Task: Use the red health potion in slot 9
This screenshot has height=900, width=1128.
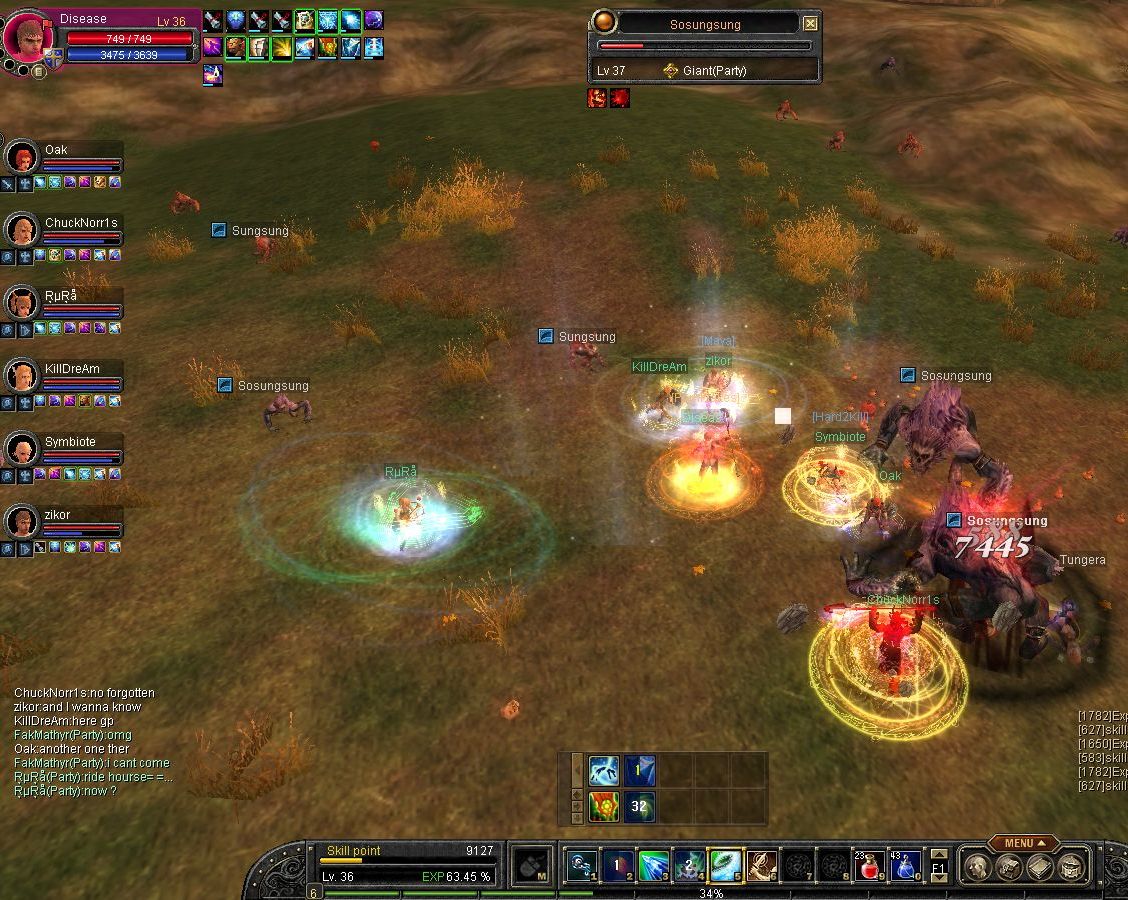Action: (870, 866)
